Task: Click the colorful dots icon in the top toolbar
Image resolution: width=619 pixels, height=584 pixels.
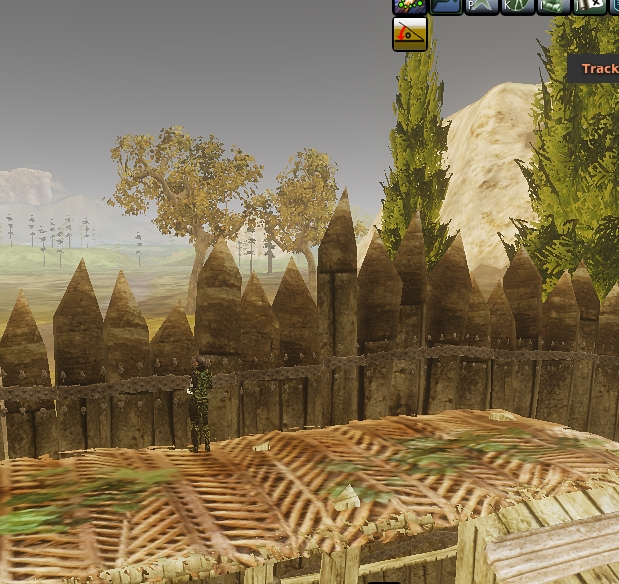Action: 409,6
